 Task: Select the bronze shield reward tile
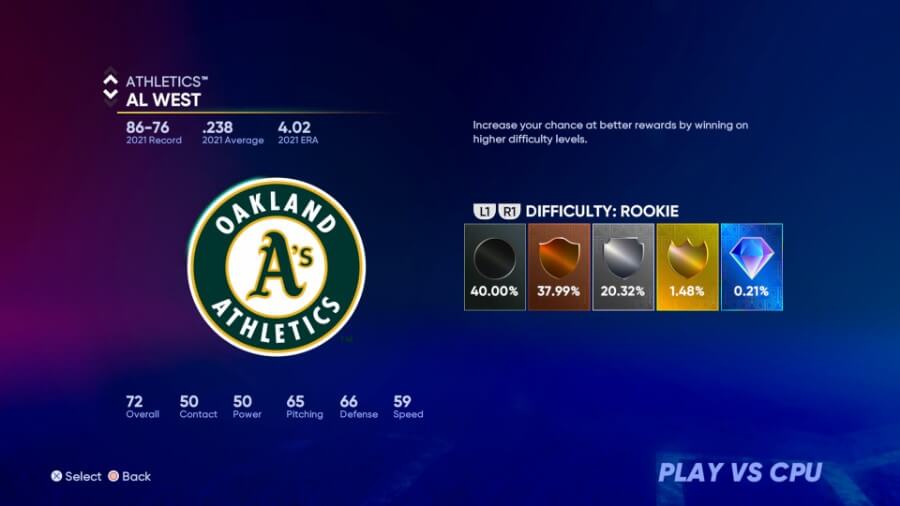pyautogui.click(x=558, y=266)
